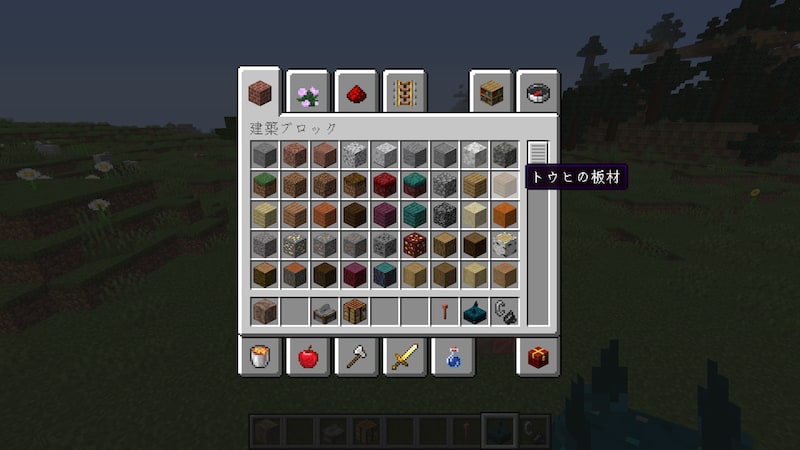Viewport: 800px width, 450px height.
Task: Pick the flint and steel hotbar slot
Action: point(504,311)
